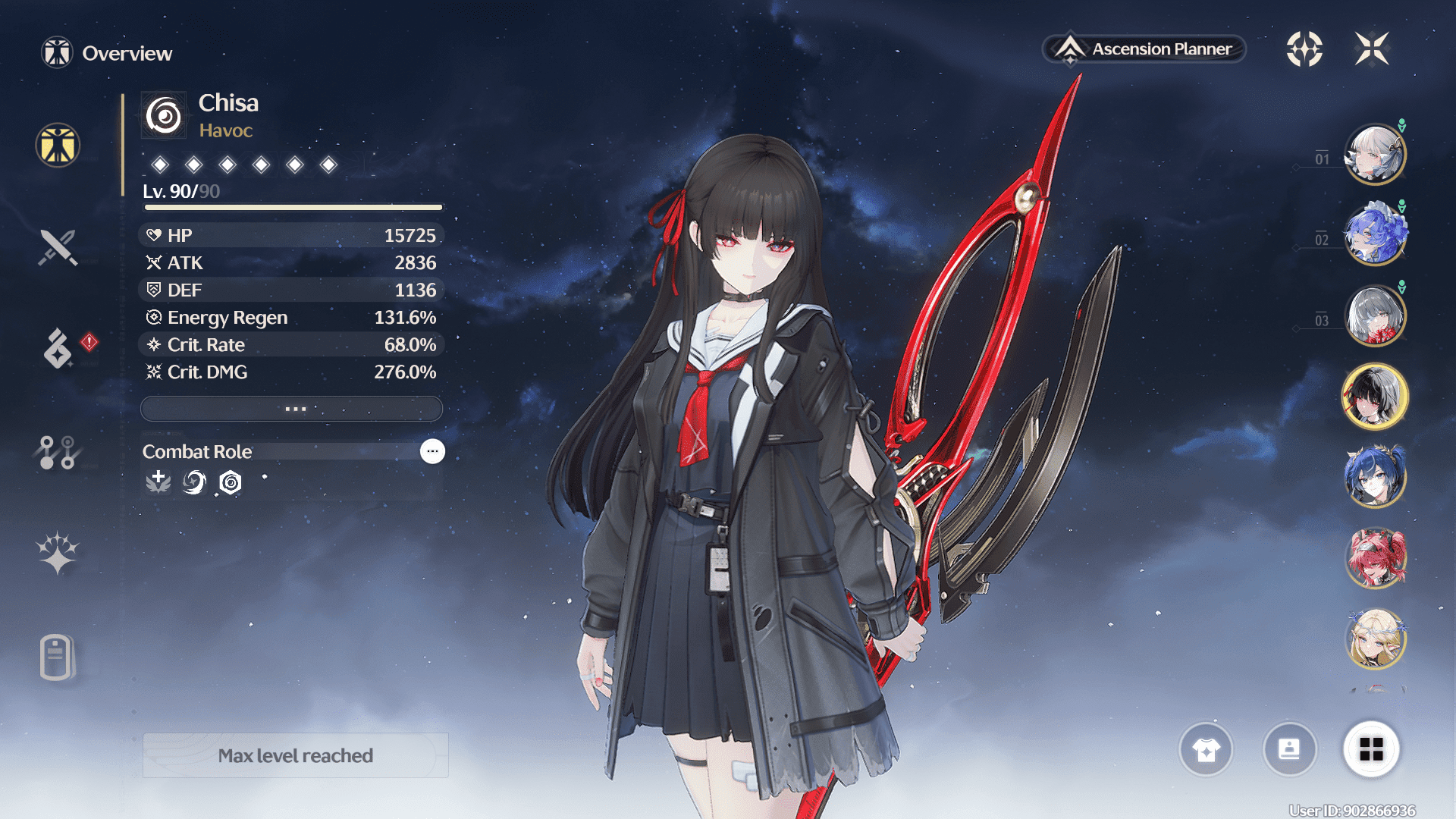This screenshot has width=1456, height=819.
Task: Open the character profile card button
Action: pyautogui.click(x=1289, y=750)
